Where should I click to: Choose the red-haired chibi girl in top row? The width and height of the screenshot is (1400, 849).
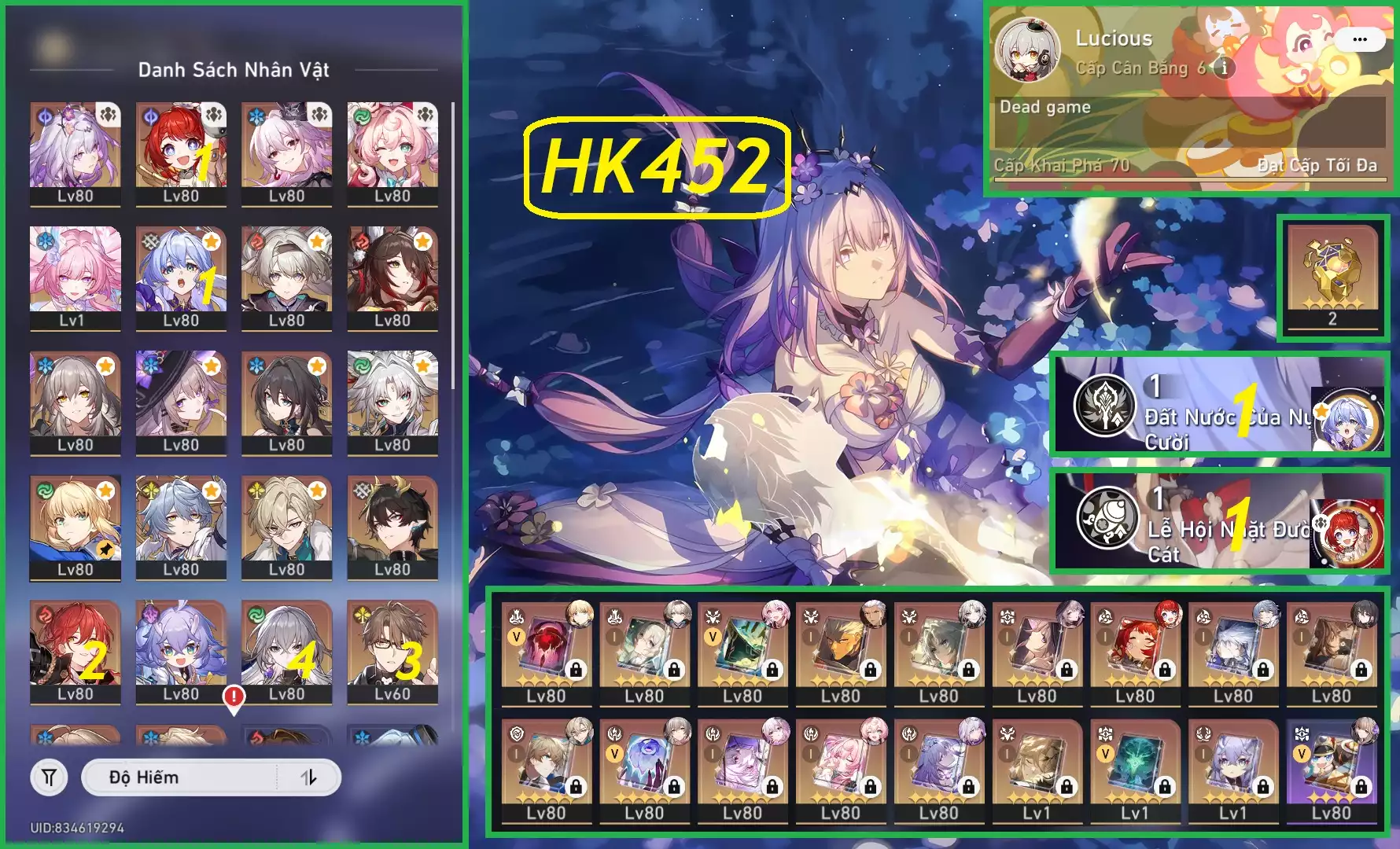pos(181,153)
